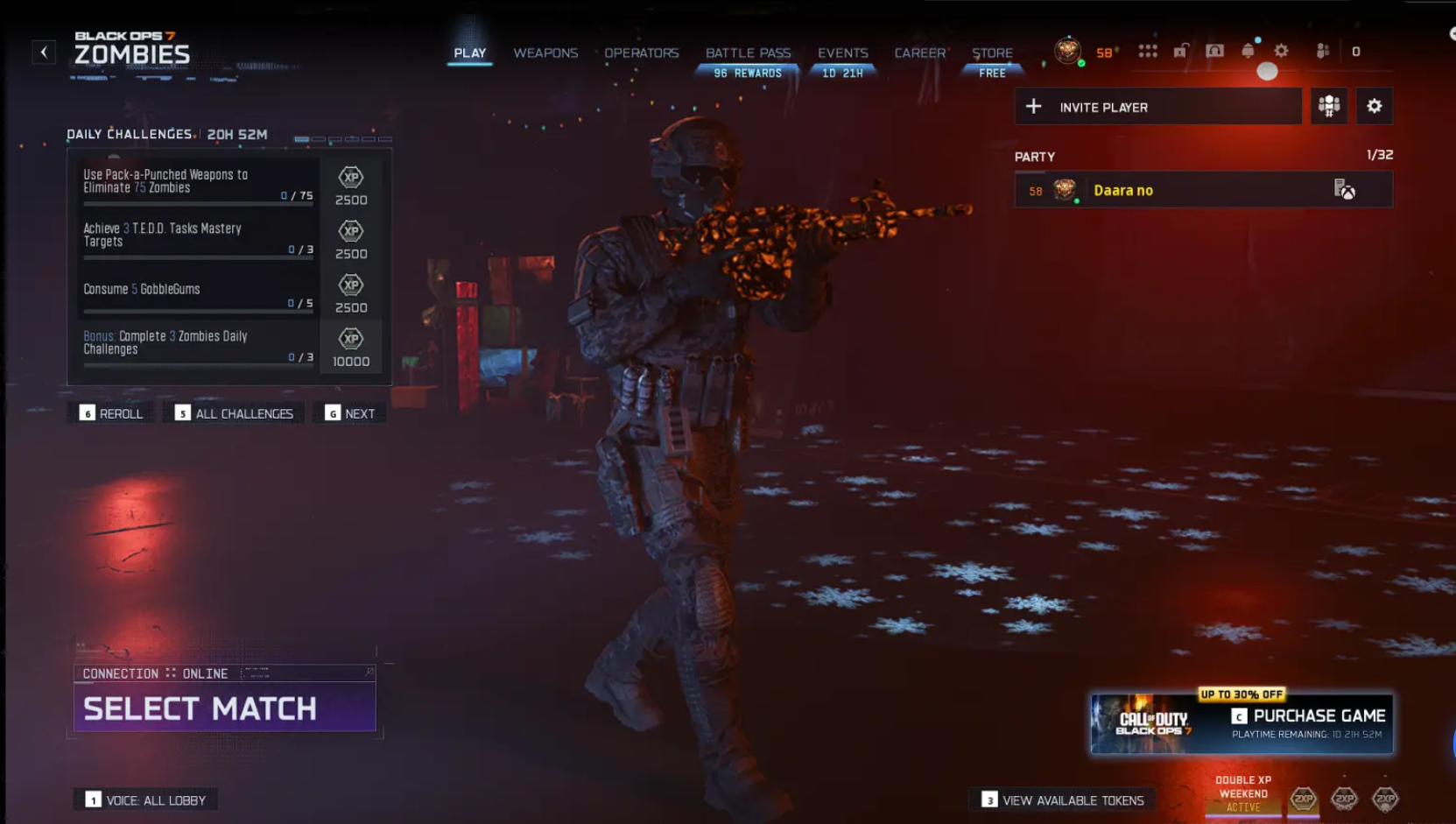Click the level 58 prestige emblem
Viewport: 1456px width, 824px height.
pyautogui.click(x=1066, y=51)
